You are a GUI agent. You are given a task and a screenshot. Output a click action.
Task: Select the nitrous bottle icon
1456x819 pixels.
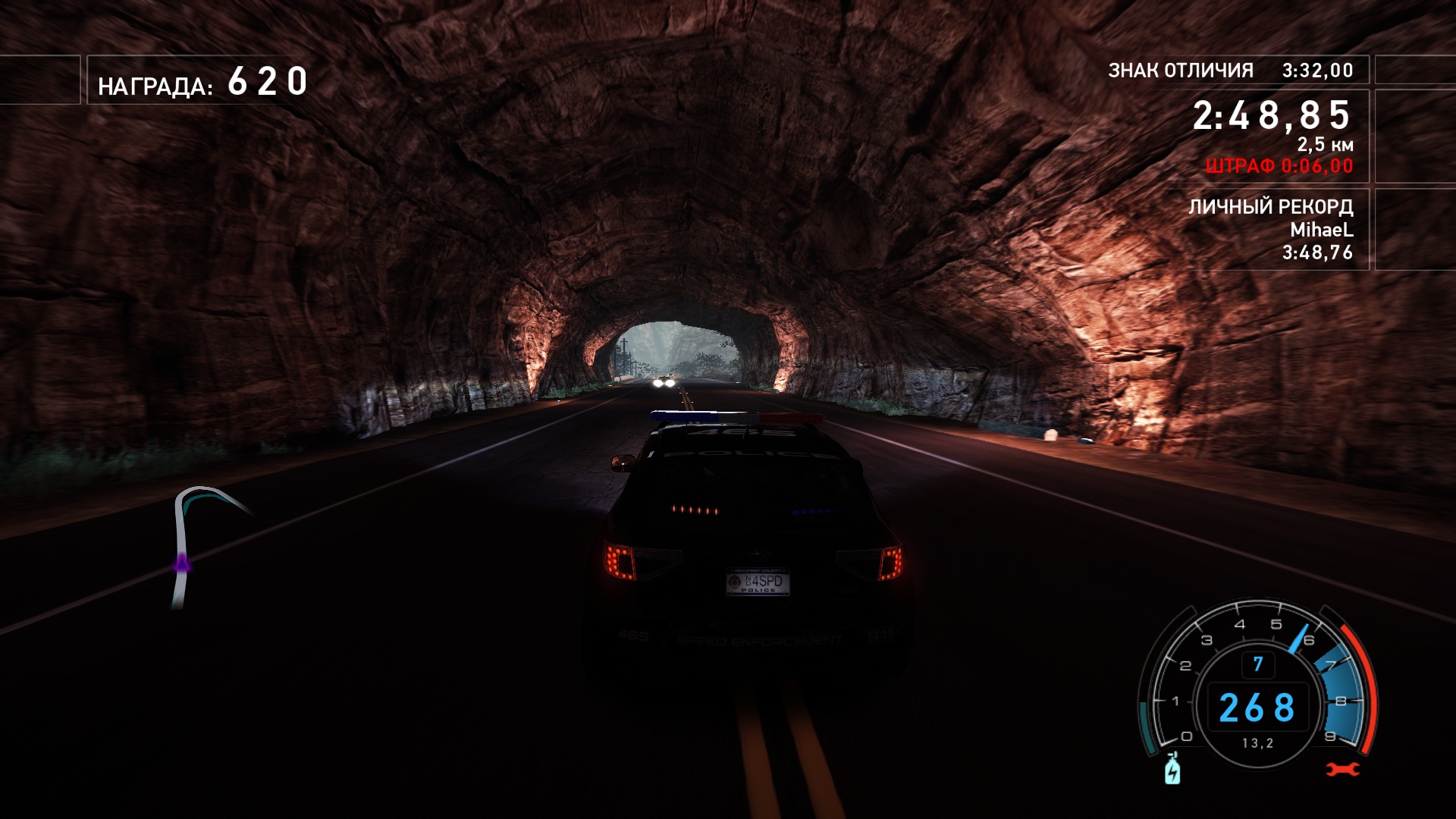click(1172, 769)
